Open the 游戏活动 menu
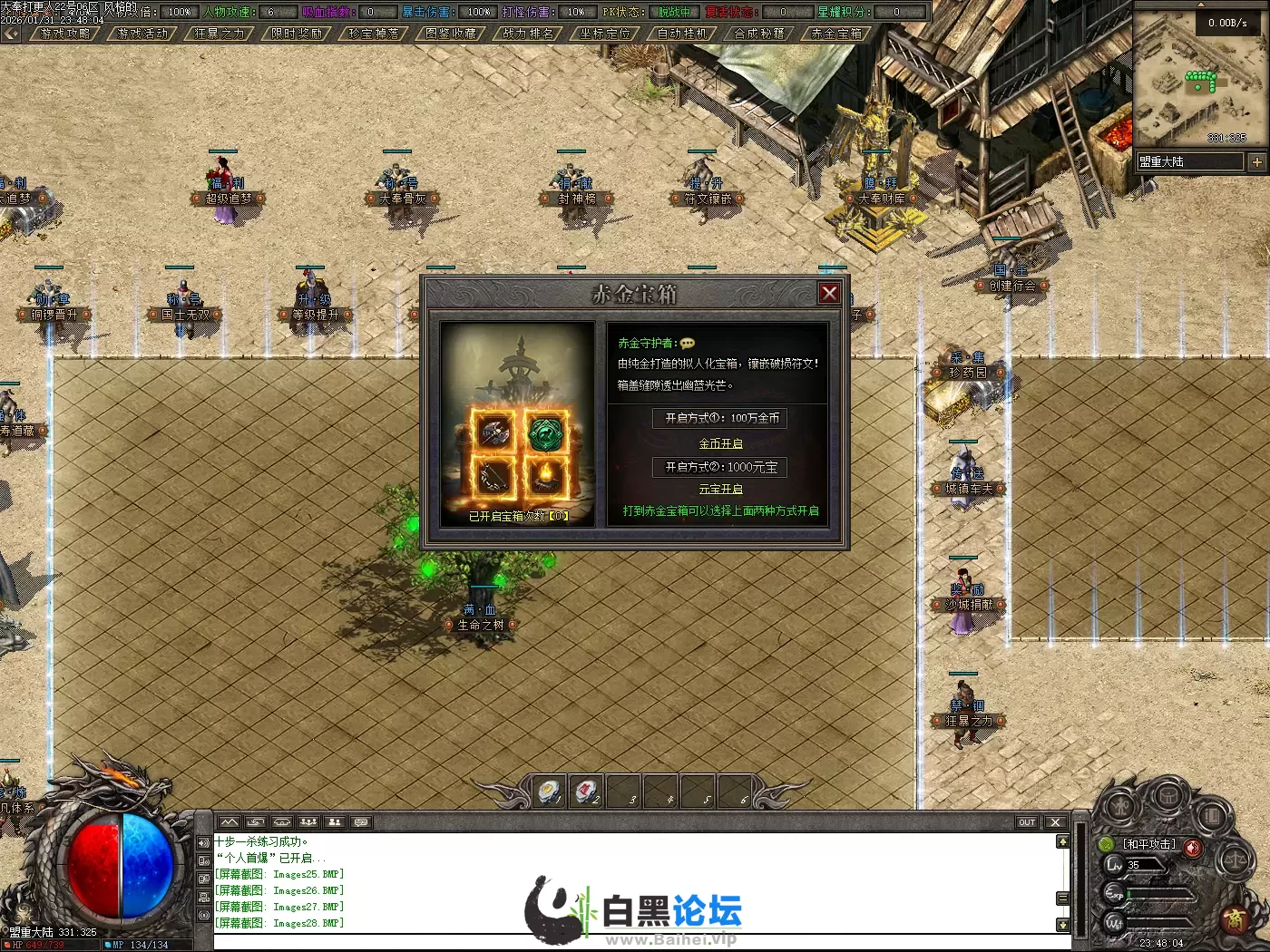Image resolution: width=1270 pixels, height=952 pixels. tap(142, 34)
